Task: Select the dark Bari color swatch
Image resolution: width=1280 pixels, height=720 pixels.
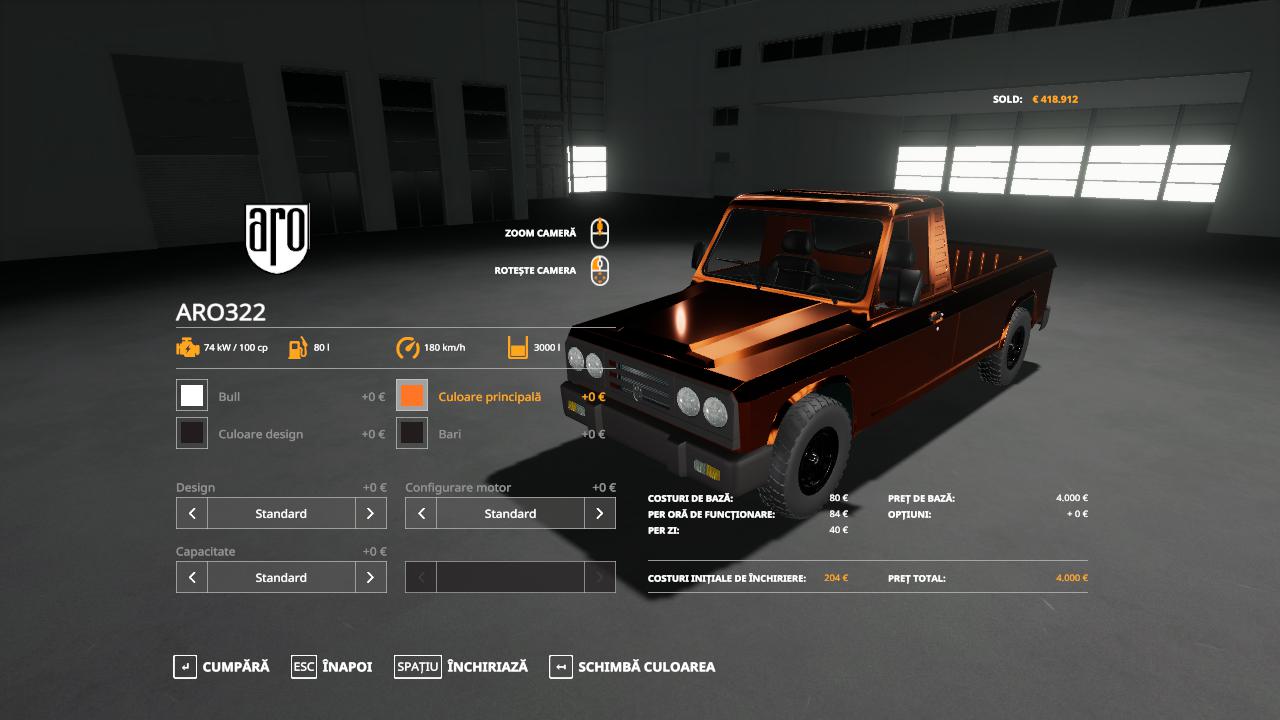Action: click(412, 433)
